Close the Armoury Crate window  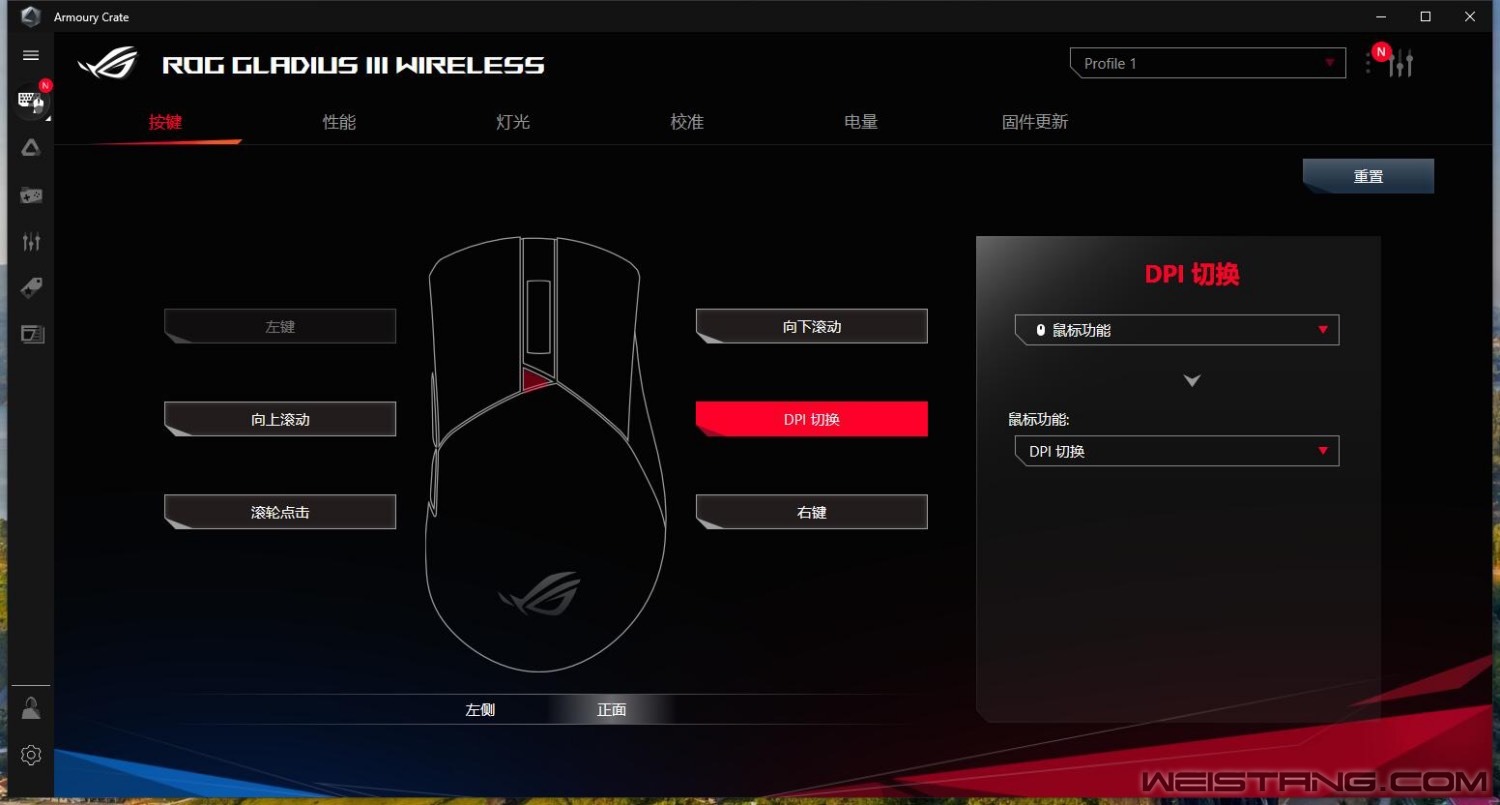[1470, 16]
